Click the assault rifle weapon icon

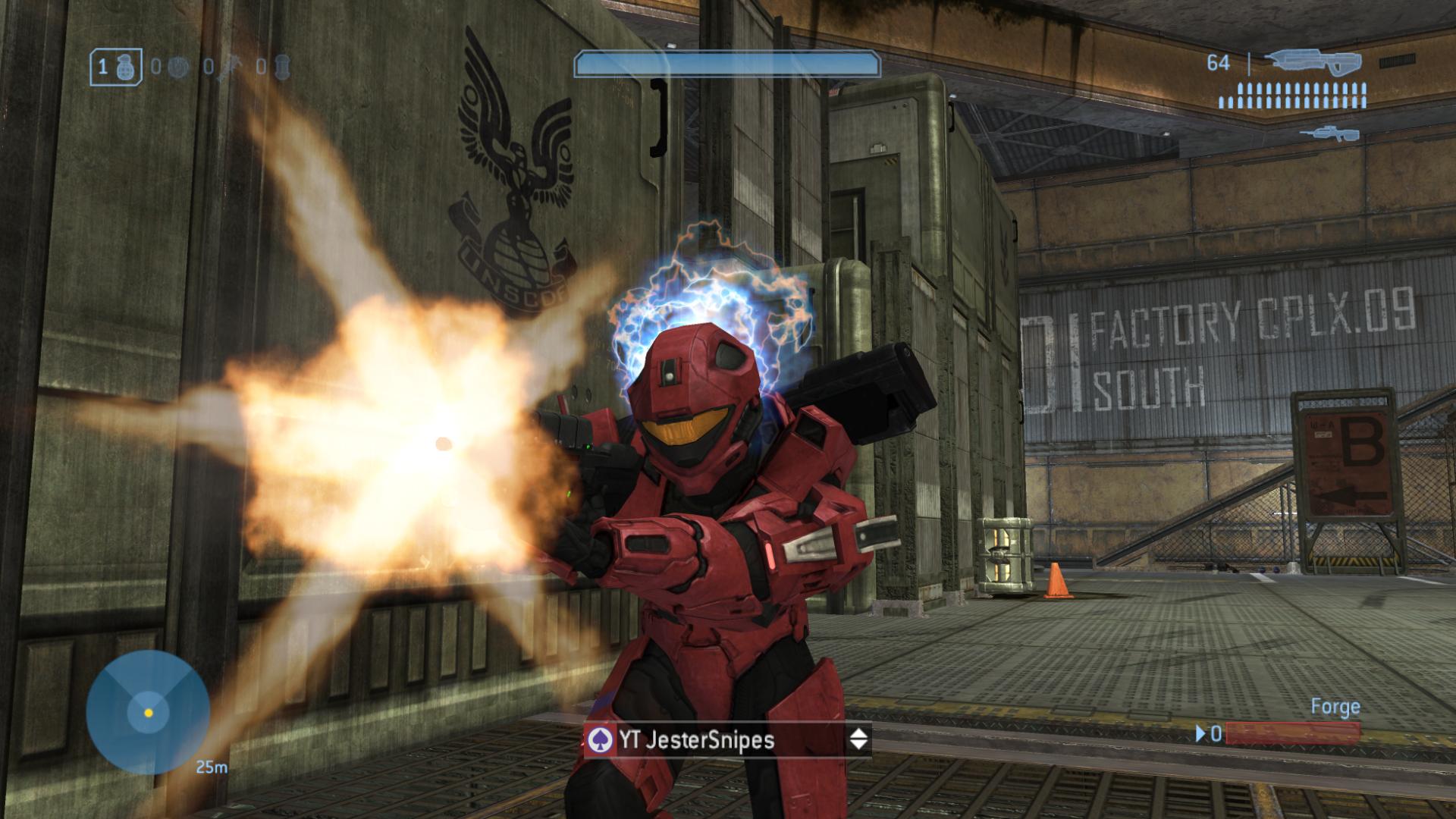(1312, 61)
